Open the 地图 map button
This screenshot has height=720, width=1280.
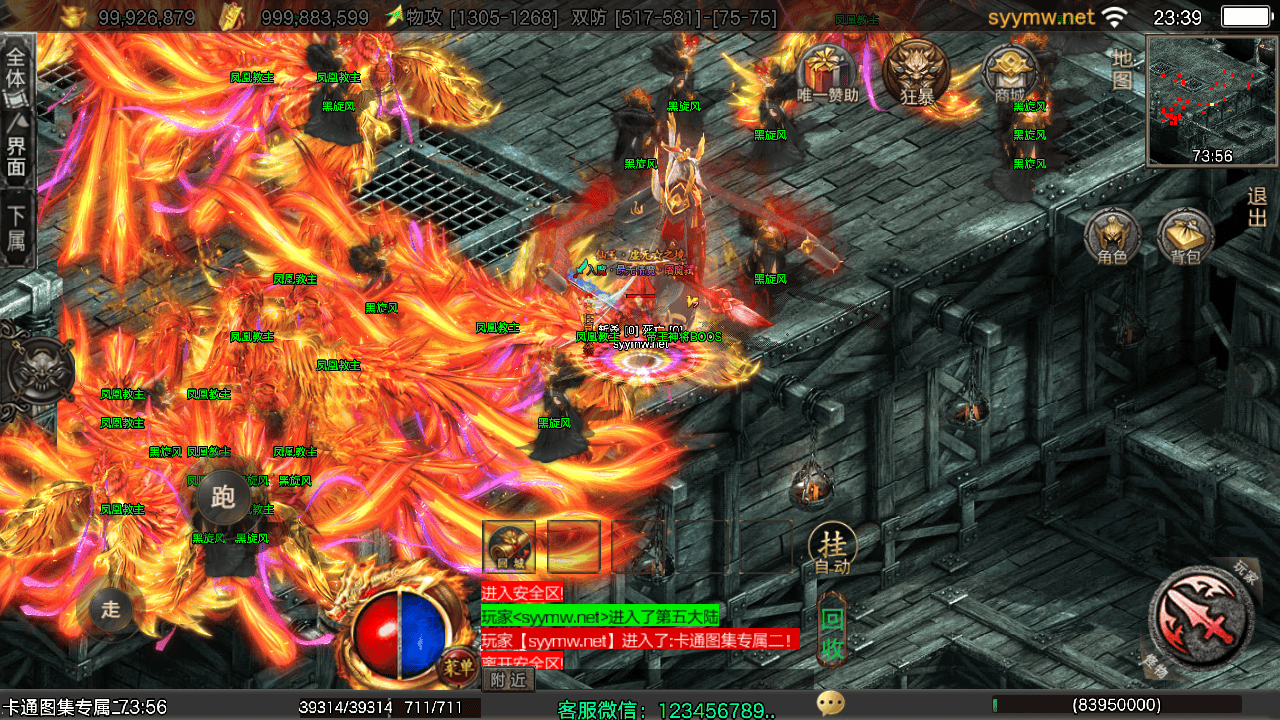coord(1123,70)
